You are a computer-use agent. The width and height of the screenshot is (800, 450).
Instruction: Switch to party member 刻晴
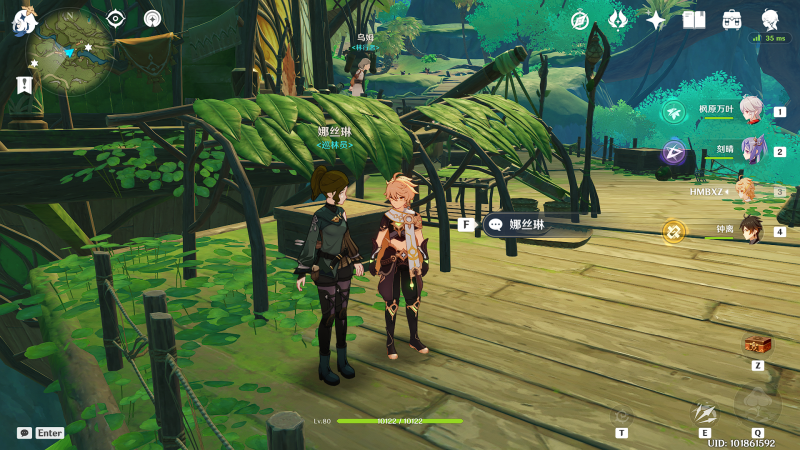pos(751,150)
